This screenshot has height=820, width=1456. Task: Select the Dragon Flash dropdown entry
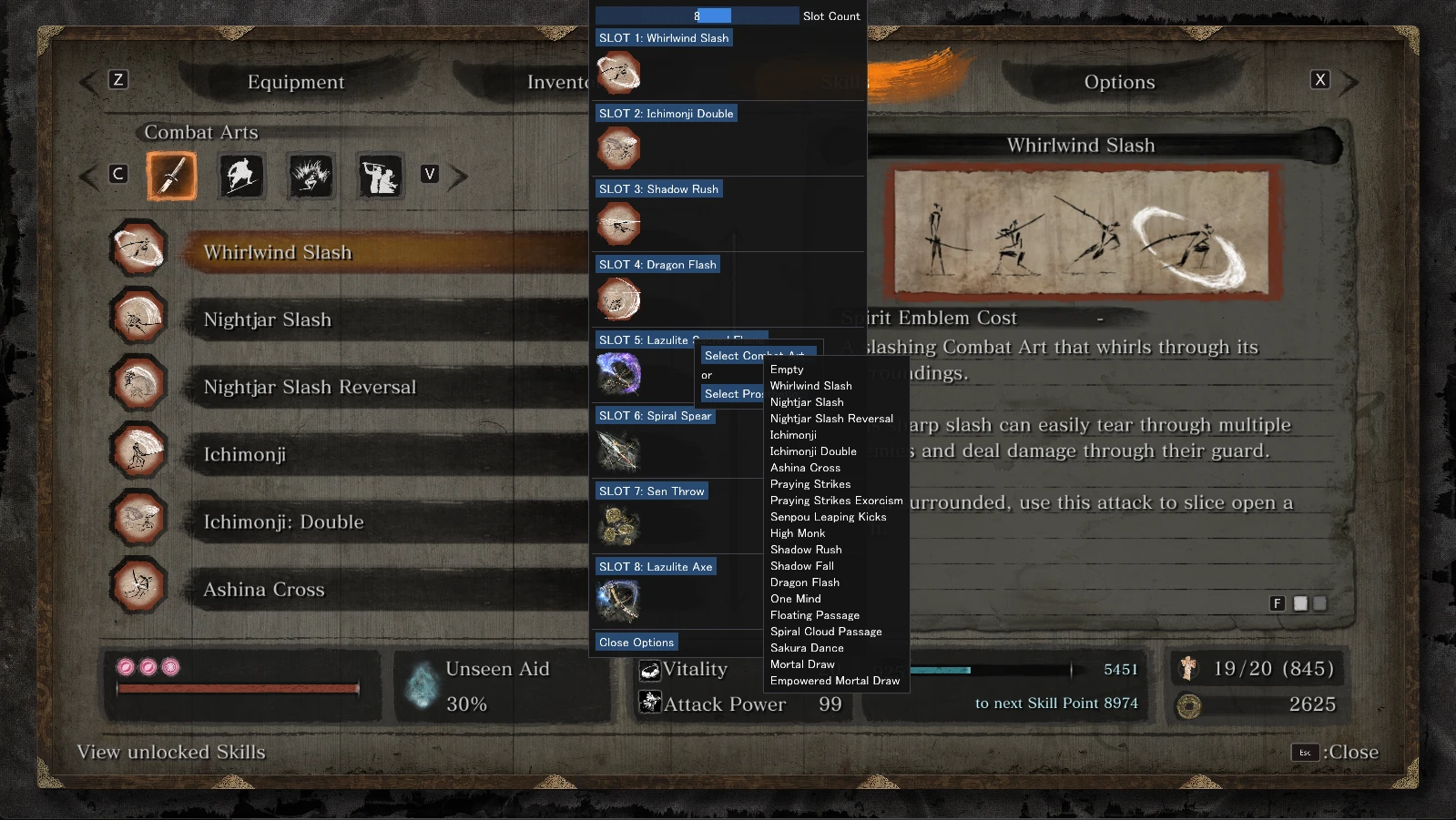[x=805, y=582]
